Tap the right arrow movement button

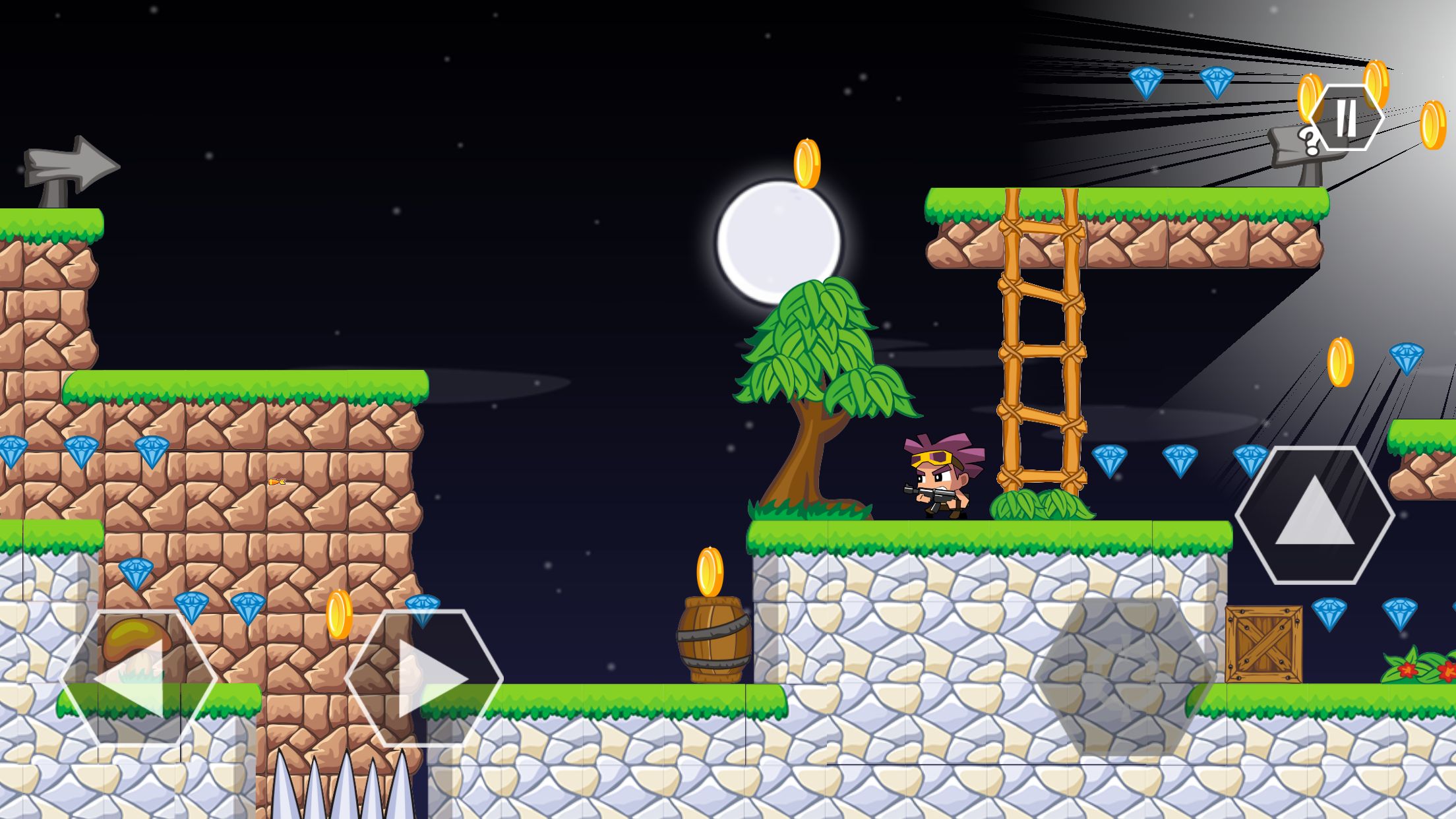424,678
